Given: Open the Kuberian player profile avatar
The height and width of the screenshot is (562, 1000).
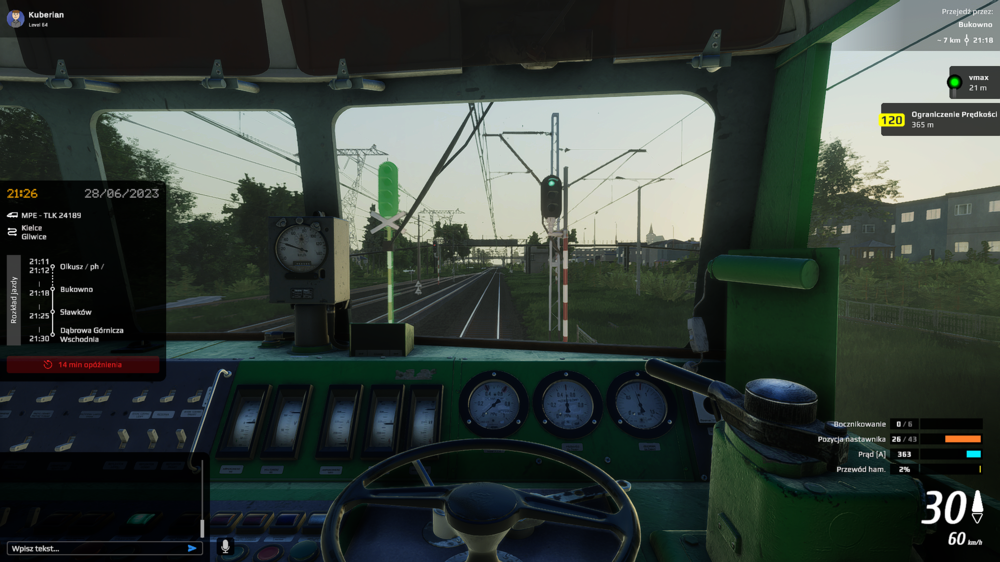Looking at the screenshot, I should 15,18.
